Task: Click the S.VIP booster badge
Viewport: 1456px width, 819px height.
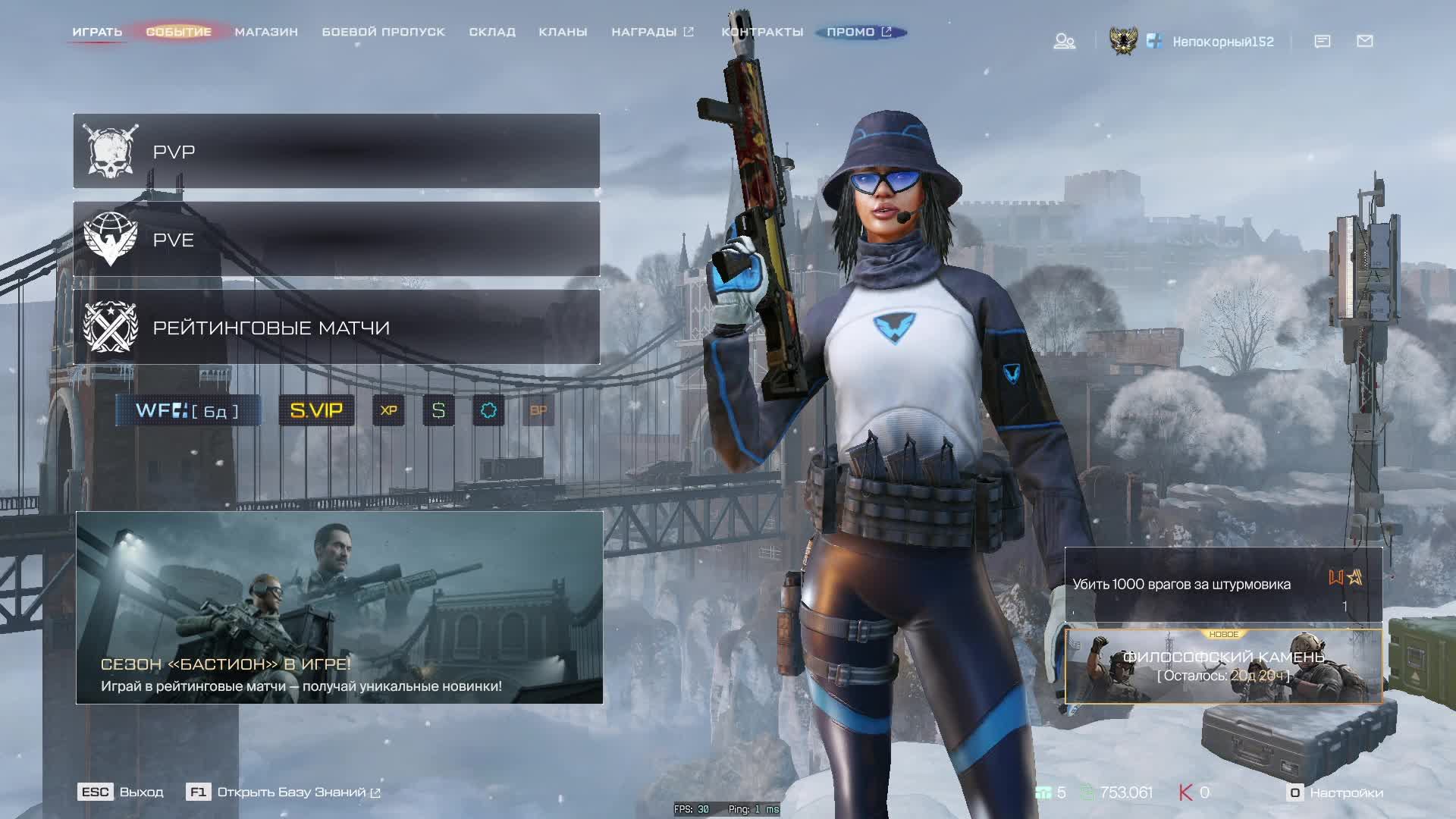Action: tap(316, 410)
